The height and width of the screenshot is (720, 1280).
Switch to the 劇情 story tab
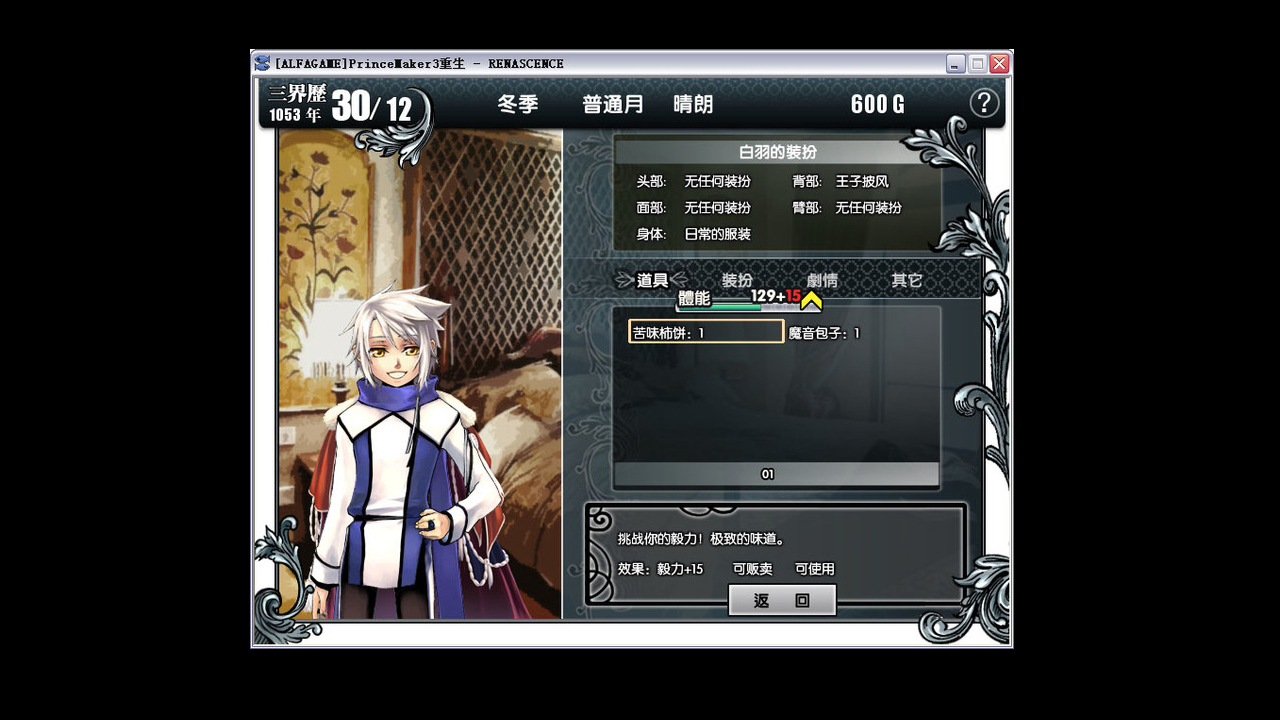coord(821,281)
